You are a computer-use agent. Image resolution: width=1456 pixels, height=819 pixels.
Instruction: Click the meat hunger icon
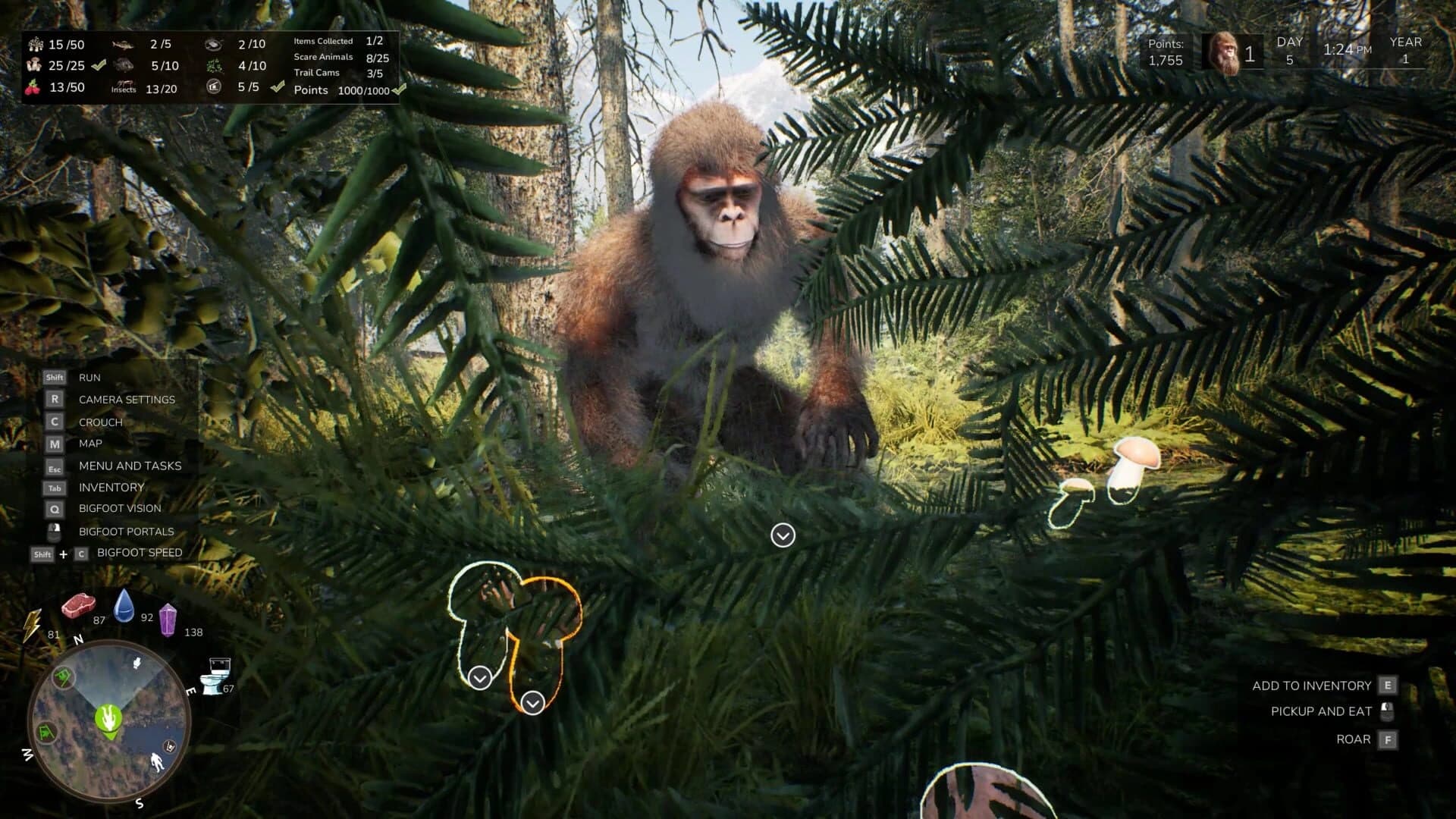(x=80, y=604)
